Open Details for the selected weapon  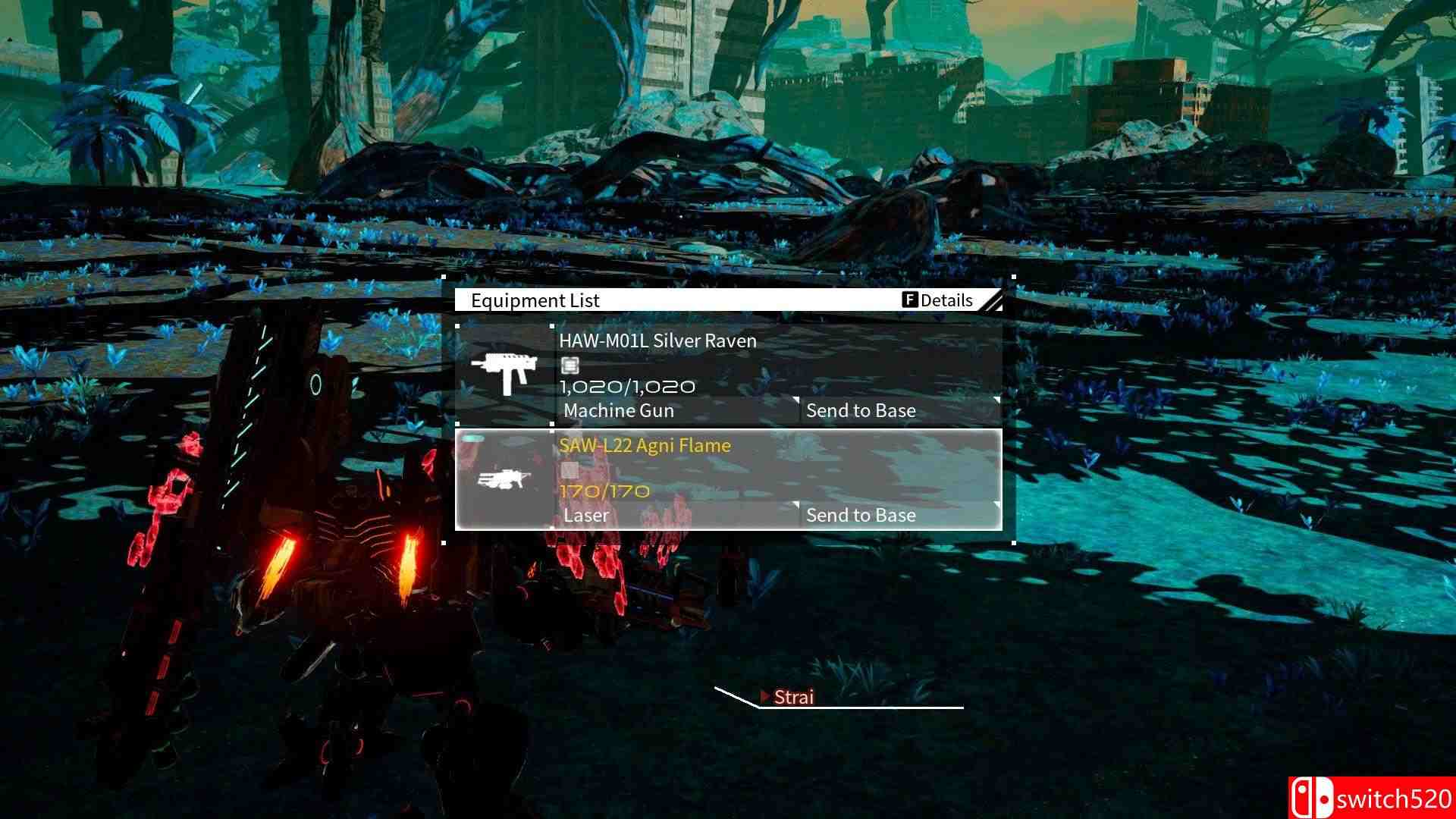(946, 300)
